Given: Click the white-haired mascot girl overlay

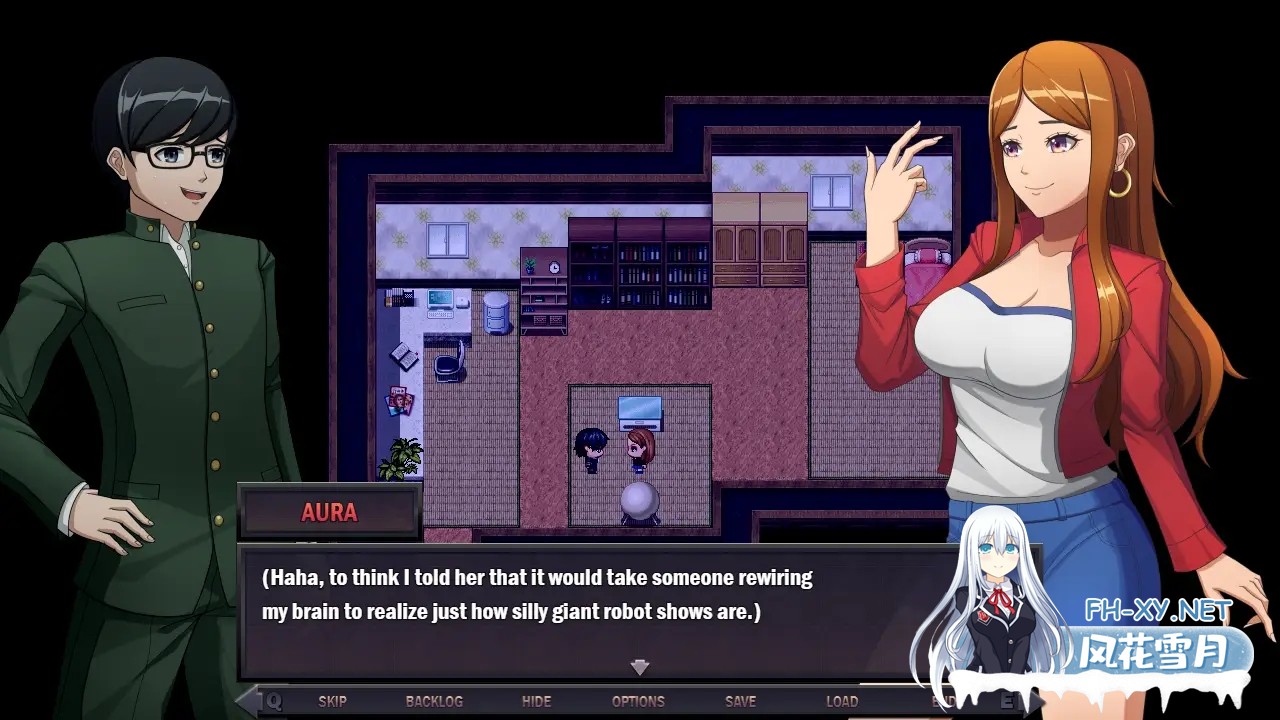Looking at the screenshot, I should (1000, 600).
